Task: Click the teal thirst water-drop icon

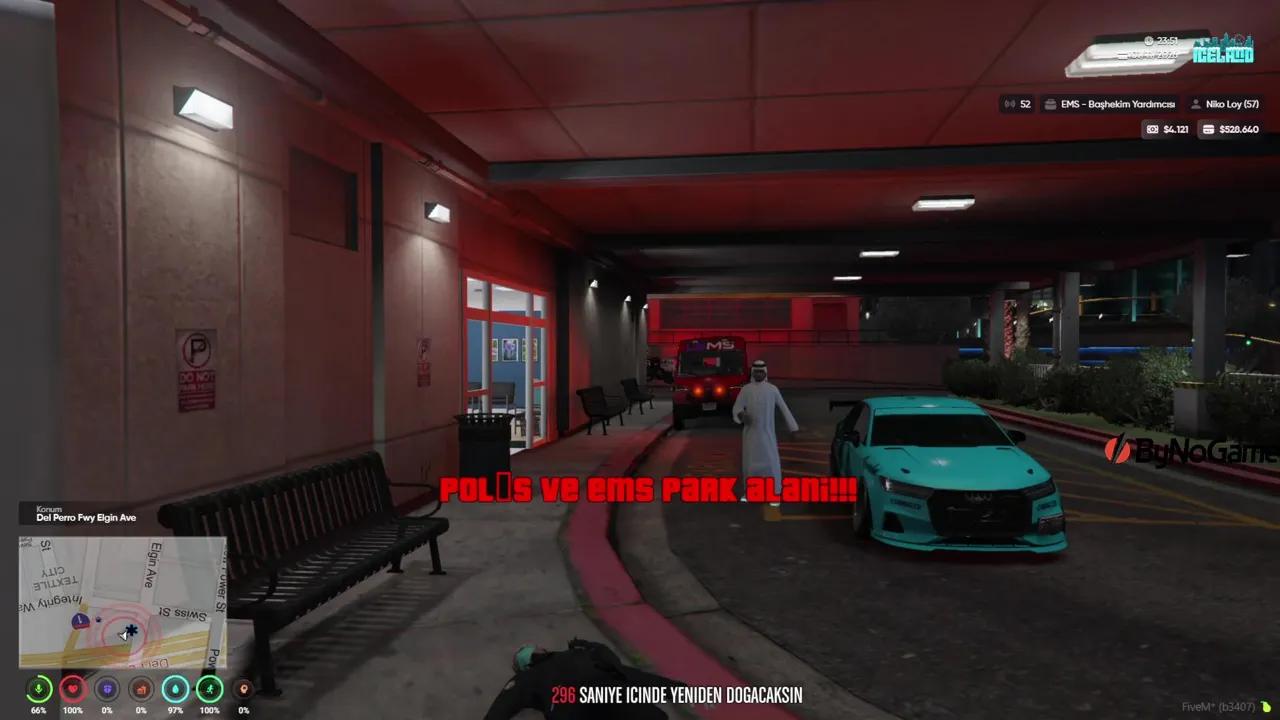Action: (173, 689)
